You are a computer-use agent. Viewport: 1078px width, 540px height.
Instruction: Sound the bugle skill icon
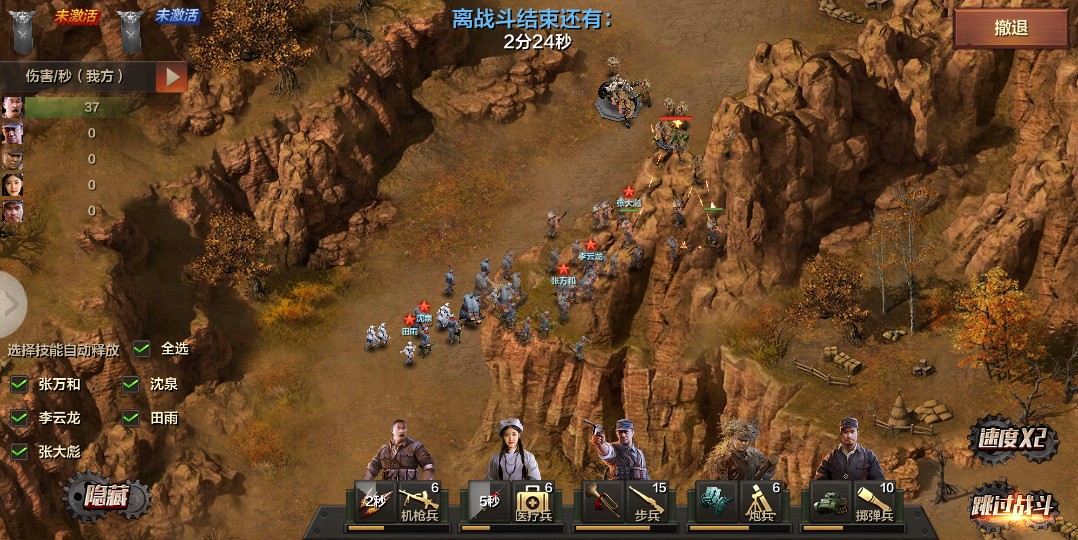[602, 500]
